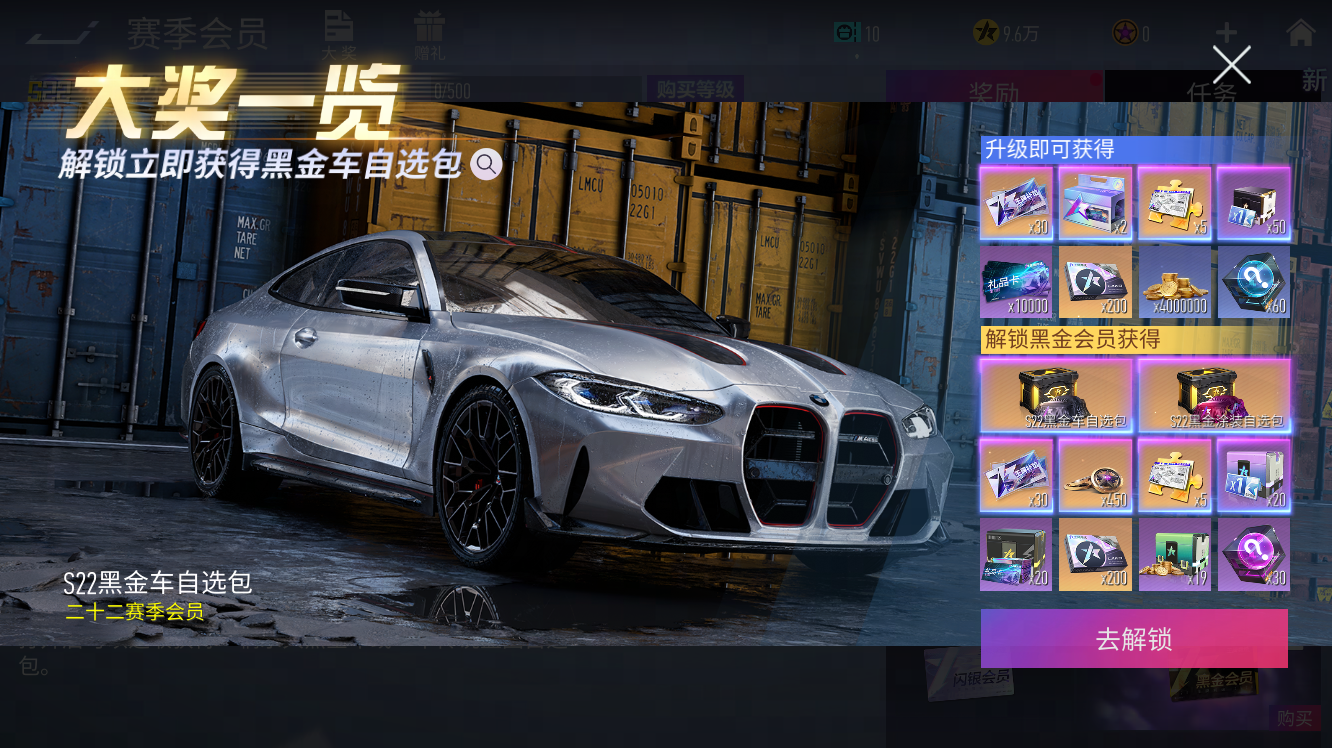
Task: Open the S22黑金车自选包 crate reward
Action: click(x=1057, y=395)
